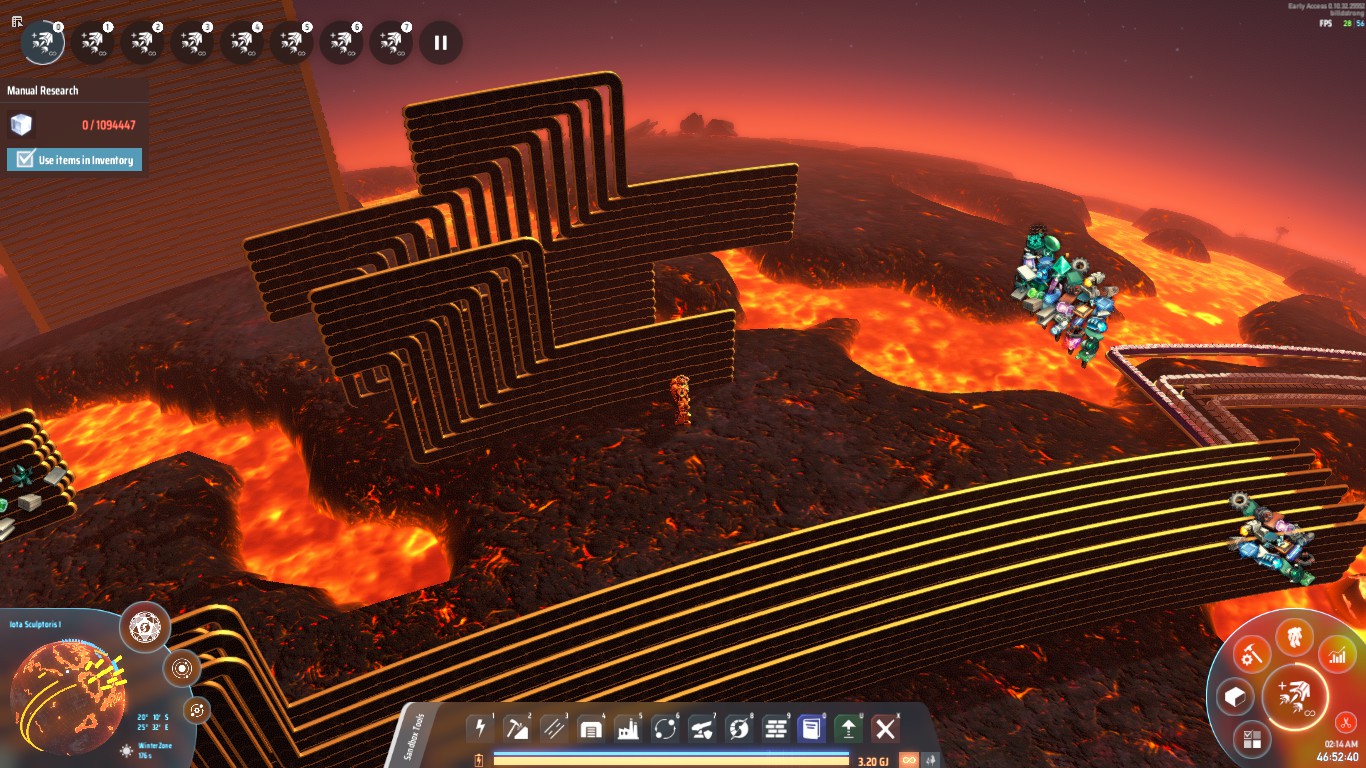
Task: Open the orbital transport build category
Action: pos(664,728)
